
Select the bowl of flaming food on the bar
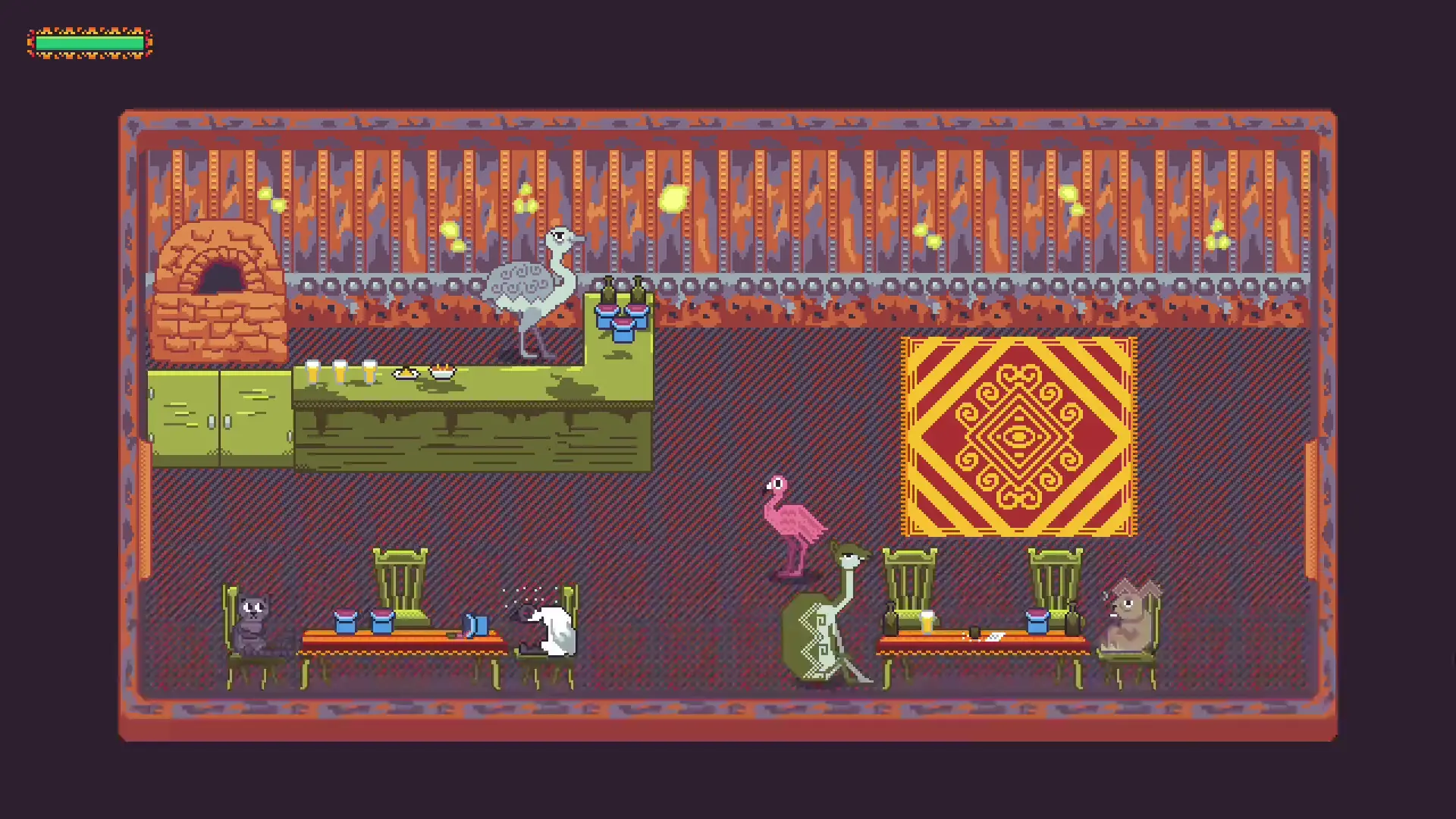coord(442,372)
